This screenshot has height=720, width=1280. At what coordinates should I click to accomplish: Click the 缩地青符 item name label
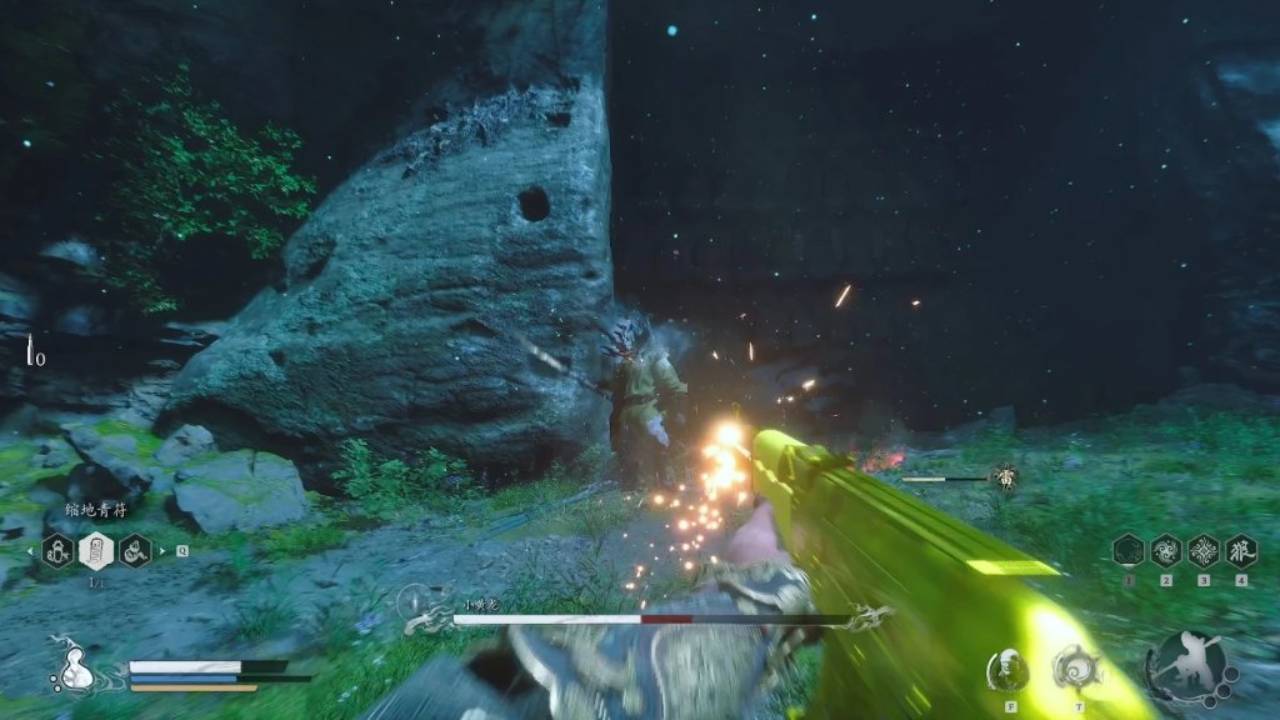[95, 509]
